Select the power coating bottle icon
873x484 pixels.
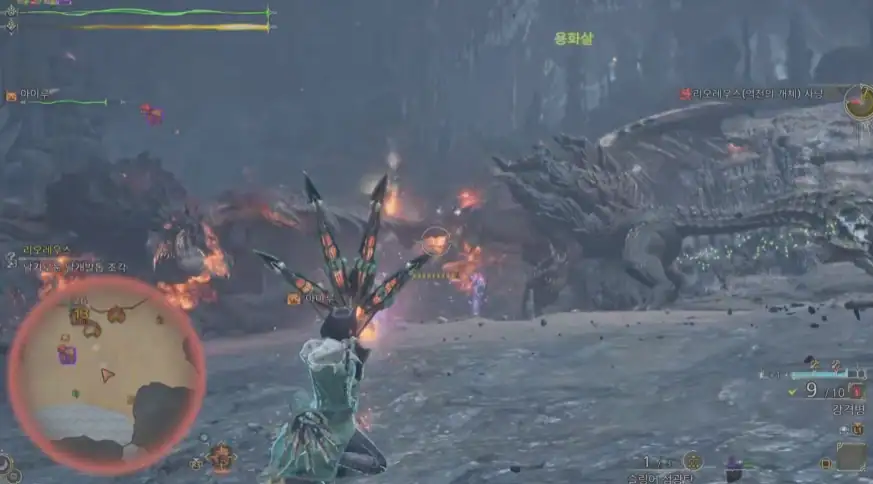(857, 392)
